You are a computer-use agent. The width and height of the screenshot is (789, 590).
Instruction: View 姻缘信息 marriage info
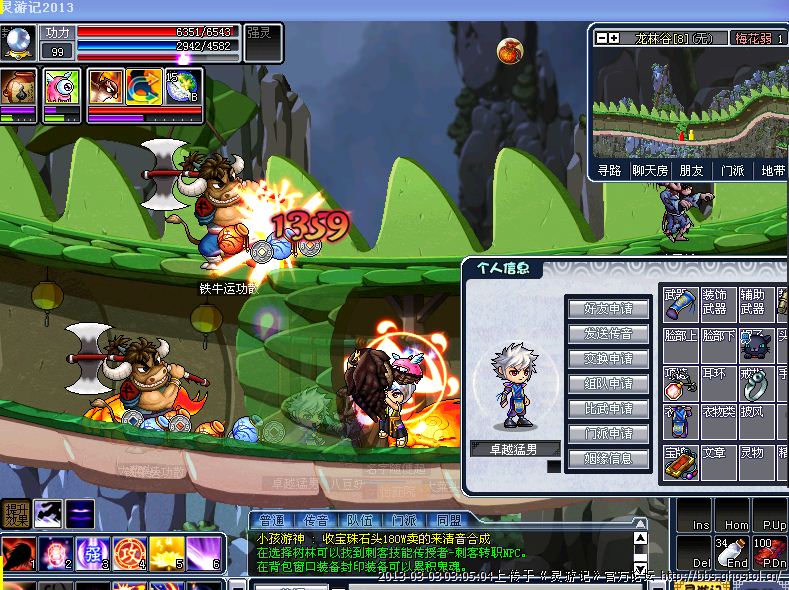[608, 459]
